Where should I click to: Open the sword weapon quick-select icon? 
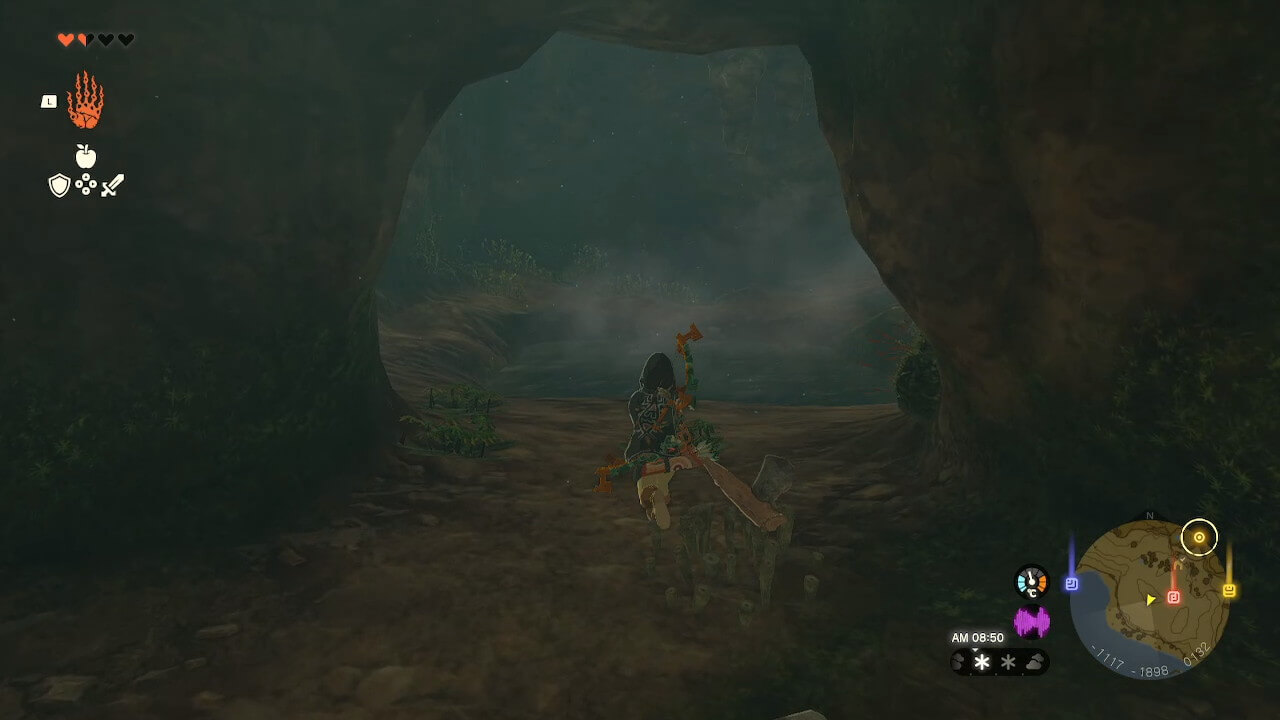click(112, 185)
